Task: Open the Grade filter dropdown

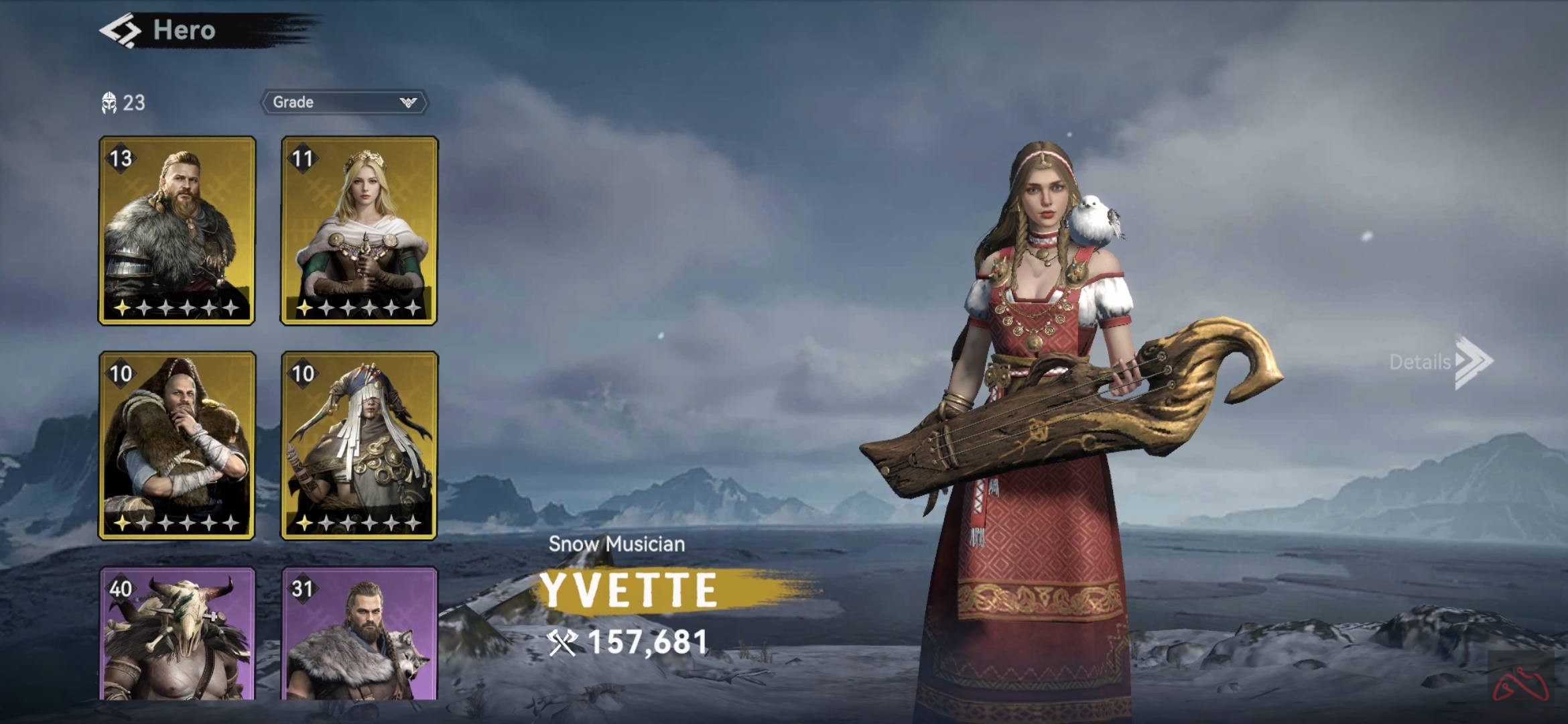Action: tap(343, 102)
